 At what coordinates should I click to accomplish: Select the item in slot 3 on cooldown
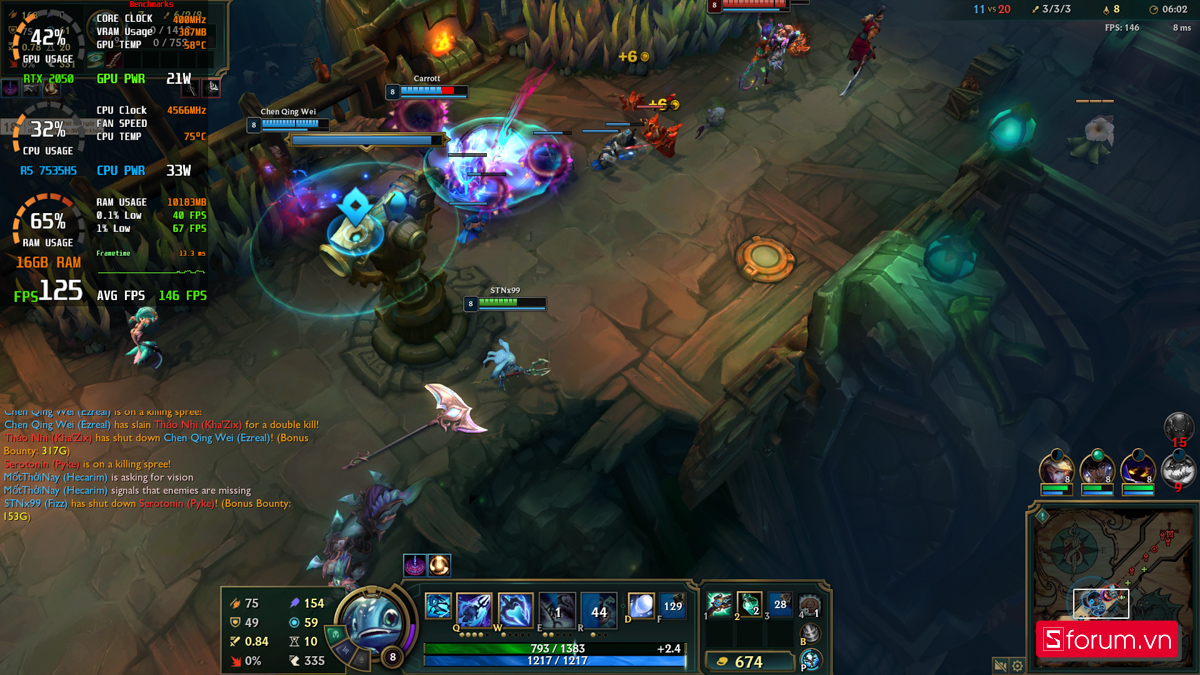[780, 604]
